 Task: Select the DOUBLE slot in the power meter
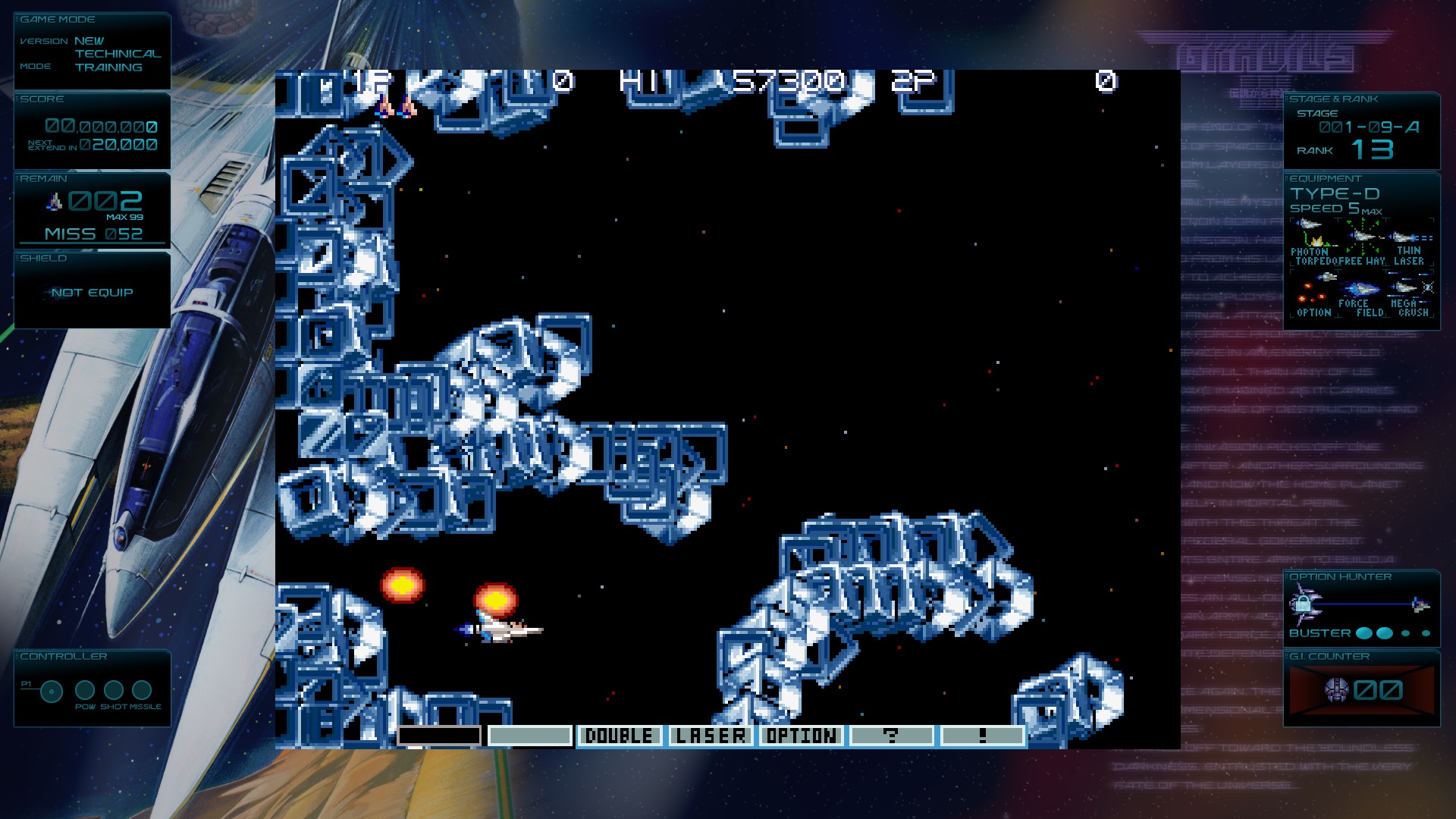[x=619, y=736]
